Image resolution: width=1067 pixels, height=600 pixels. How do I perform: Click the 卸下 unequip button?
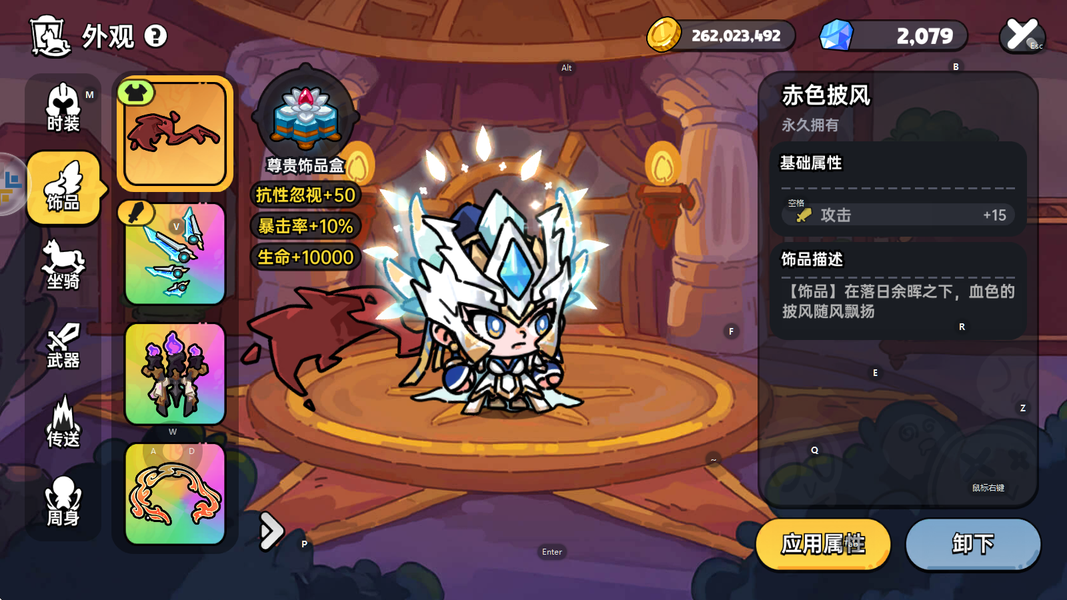[972, 544]
